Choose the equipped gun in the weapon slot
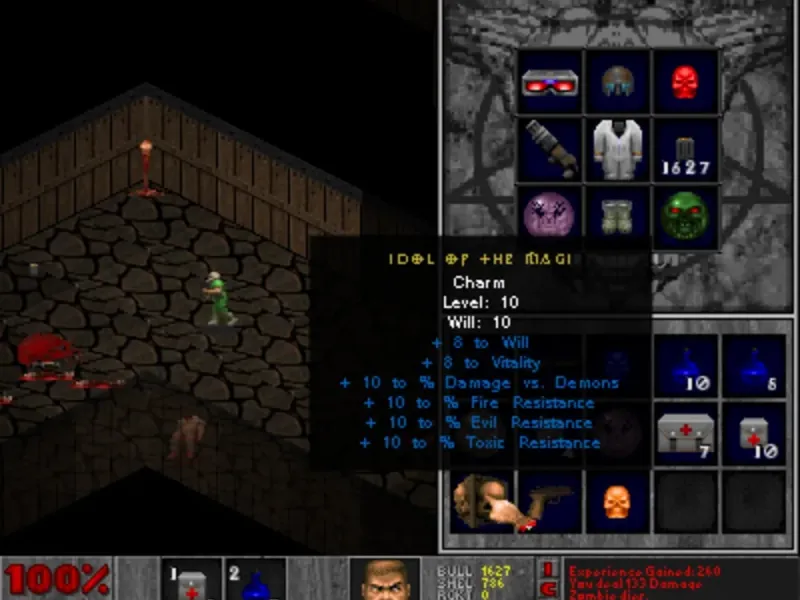Image resolution: width=800 pixels, height=600 pixels. click(550, 149)
